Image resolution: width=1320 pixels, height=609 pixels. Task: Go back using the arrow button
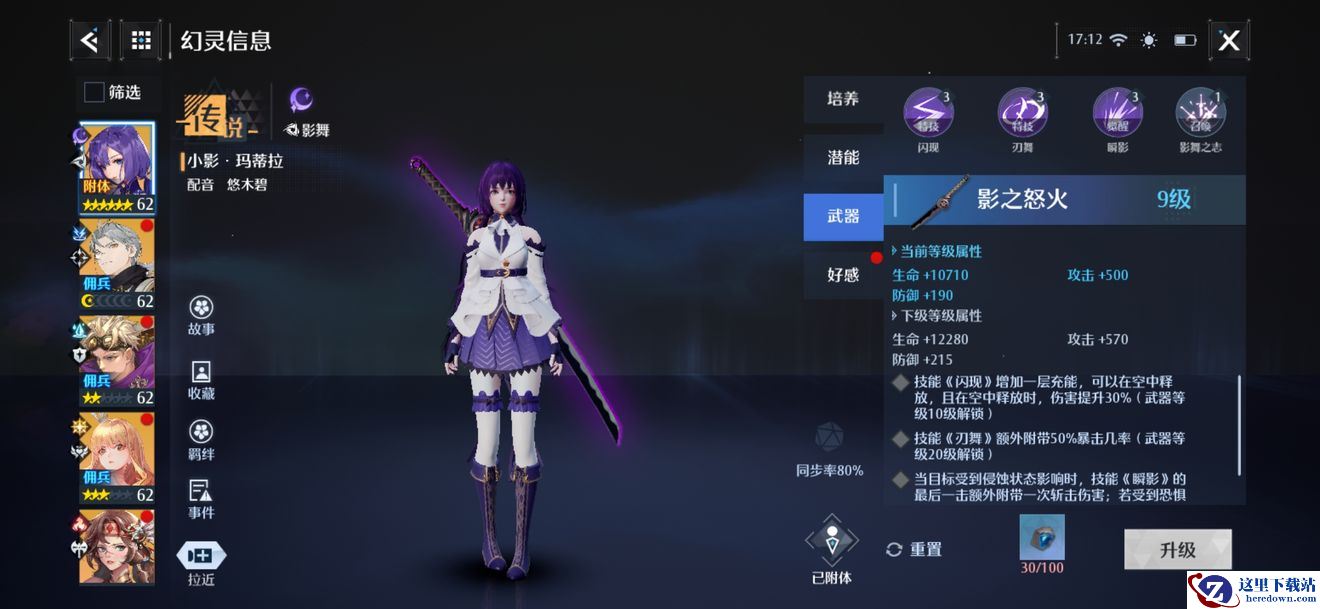(90, 41)
